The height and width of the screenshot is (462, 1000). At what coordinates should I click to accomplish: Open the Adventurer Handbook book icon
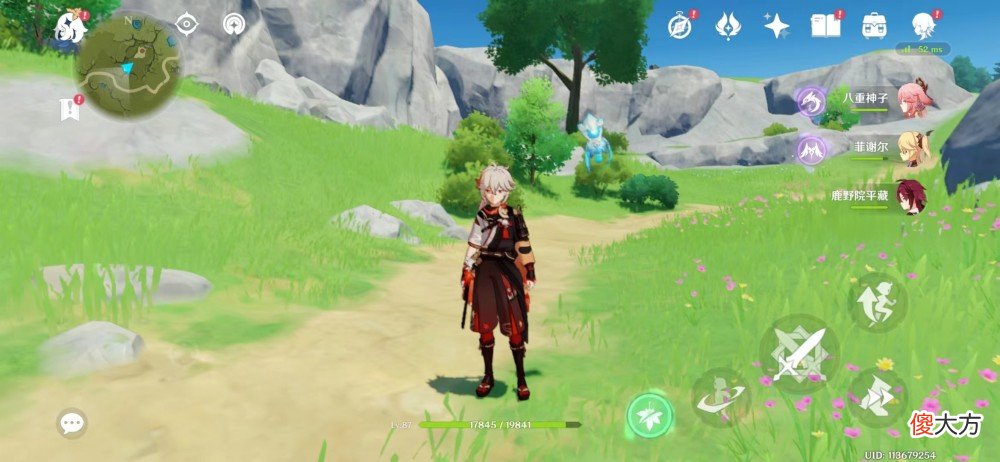[825, 25]
